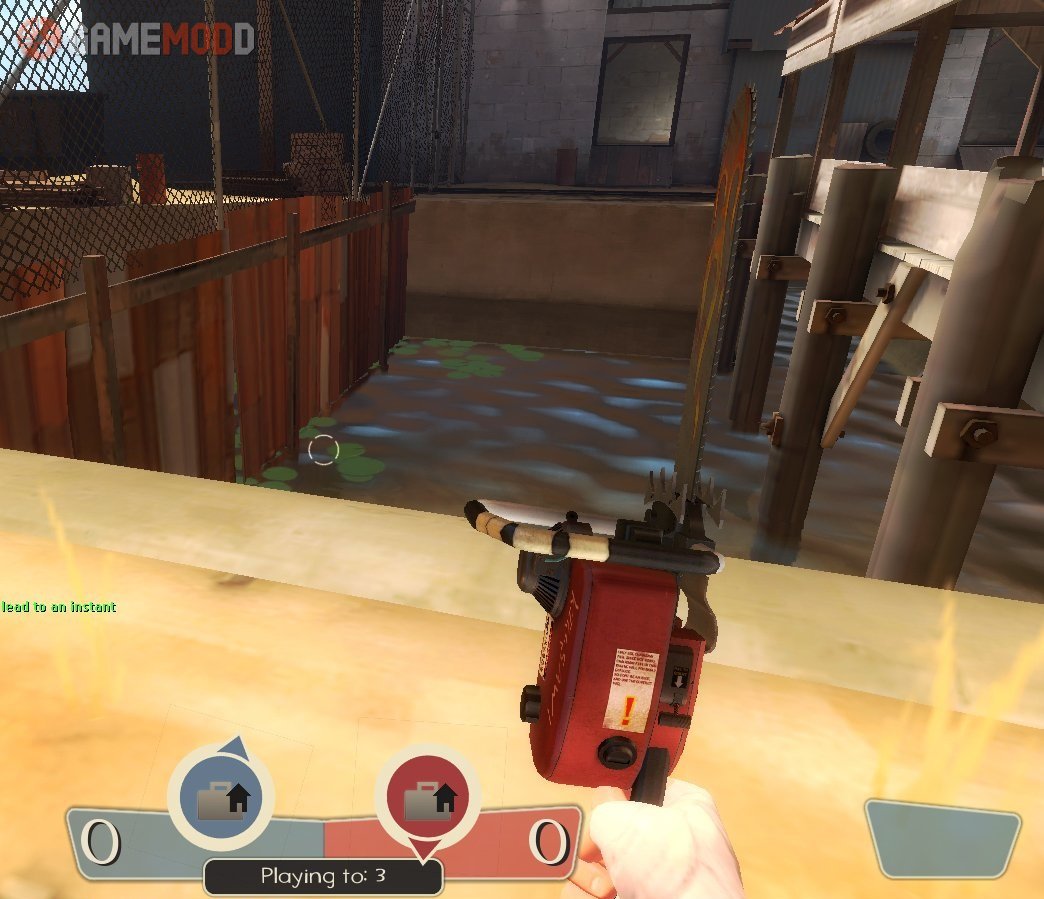Open the GameModd watermark logo
The image size is (1044, 899).
(x=136, y=37)
